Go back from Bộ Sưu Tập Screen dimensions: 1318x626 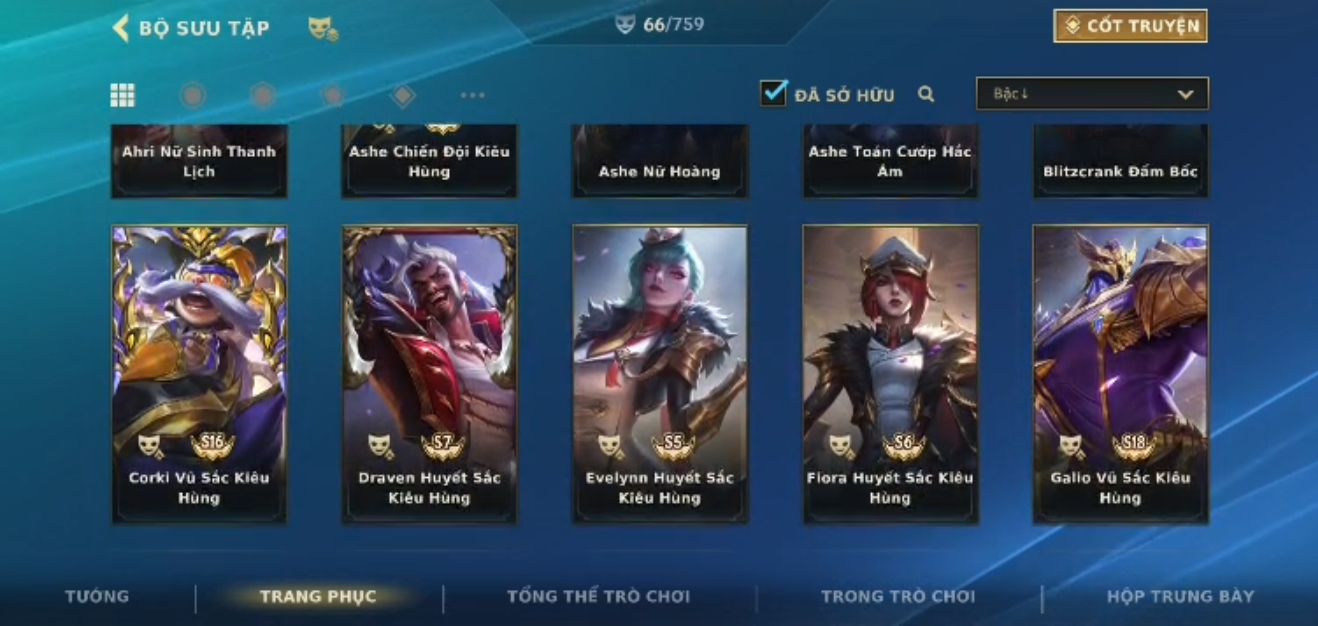[121, 27]
